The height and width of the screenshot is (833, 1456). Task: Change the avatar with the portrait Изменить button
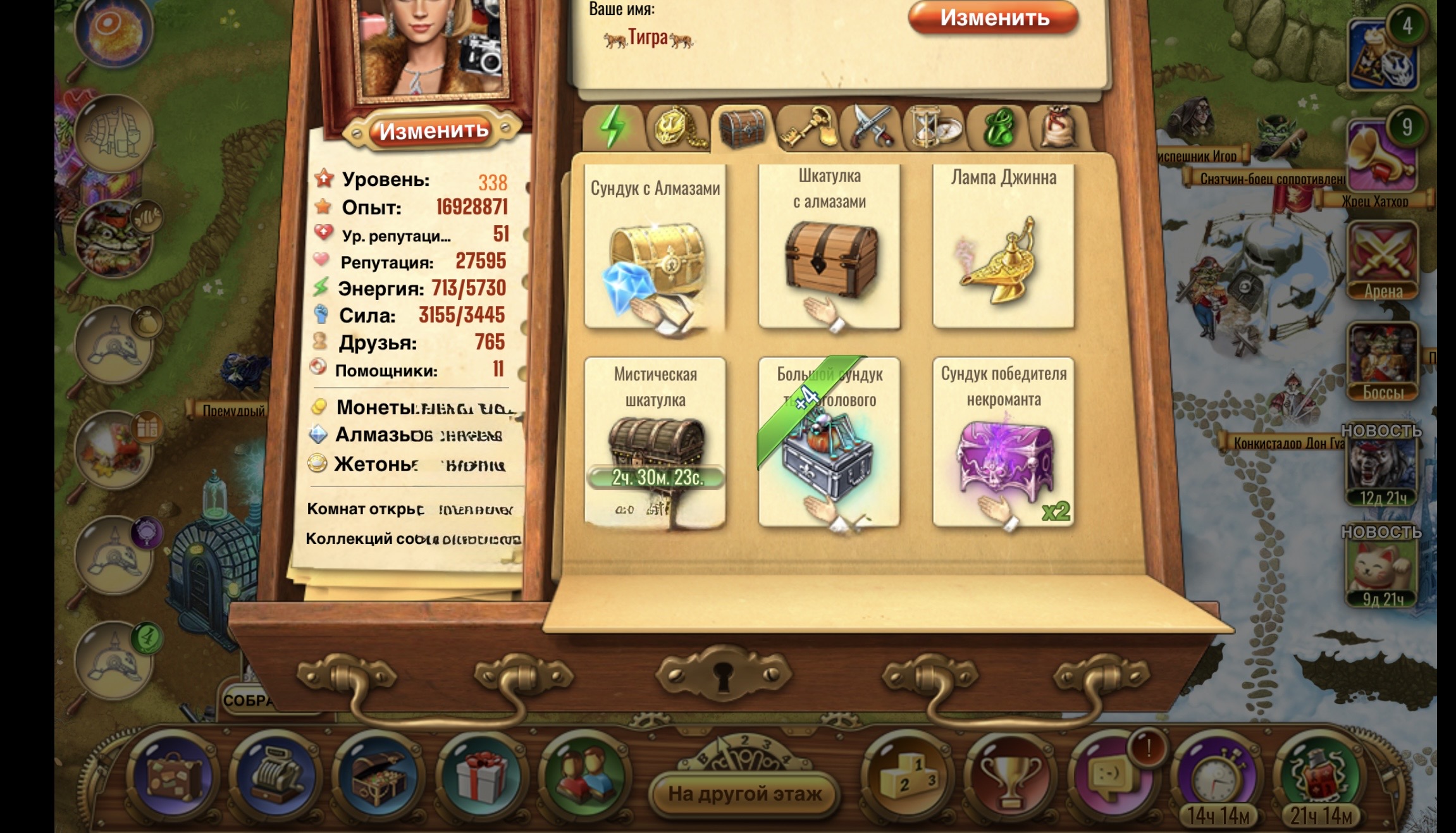(x=434, y=130)
